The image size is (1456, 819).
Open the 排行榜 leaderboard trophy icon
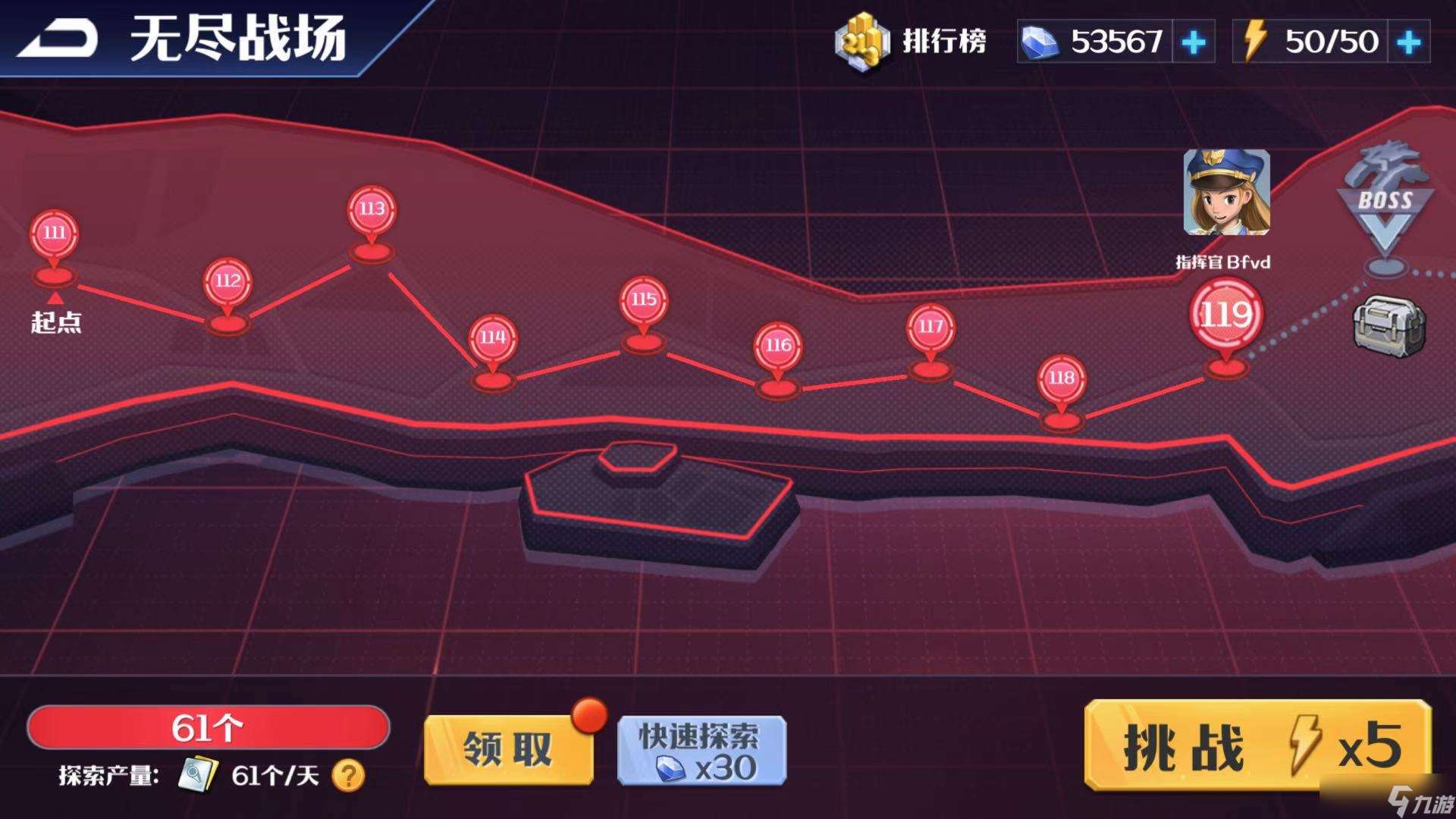pyautogui.click(x=861, y=42)
